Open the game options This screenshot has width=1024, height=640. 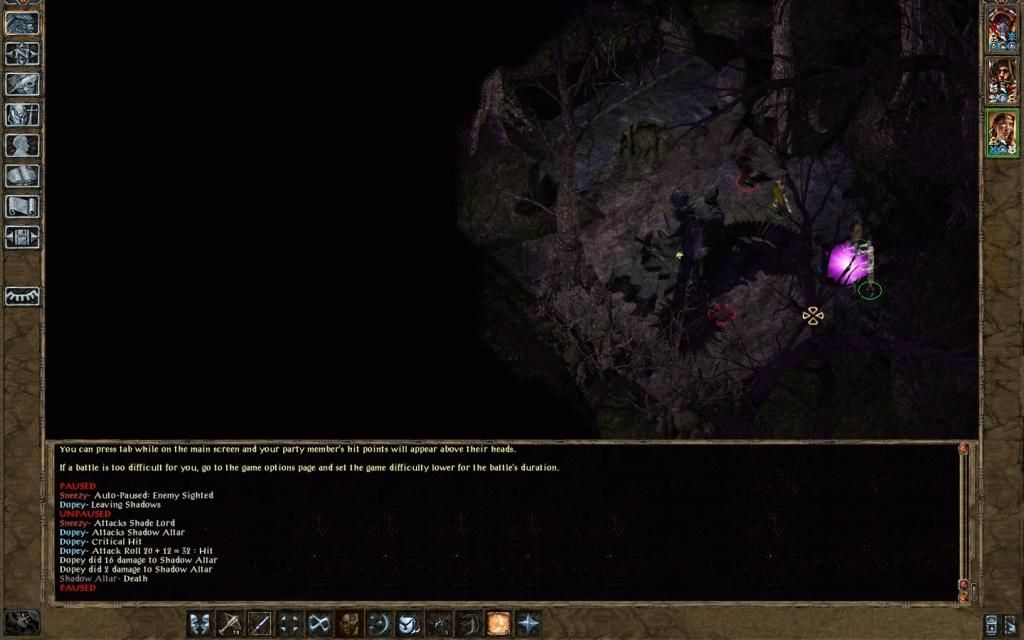[x=22, y=238]
